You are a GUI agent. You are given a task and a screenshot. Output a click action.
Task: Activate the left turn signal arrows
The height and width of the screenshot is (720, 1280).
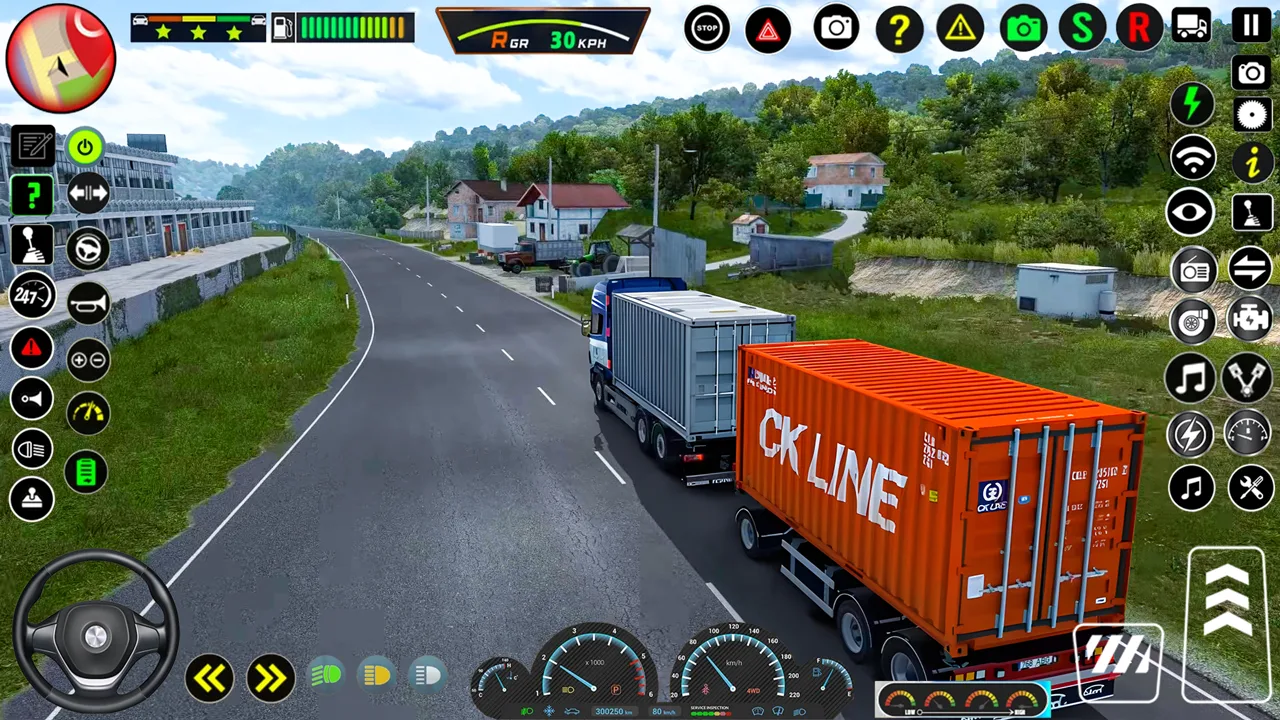[x=209, y=678]
